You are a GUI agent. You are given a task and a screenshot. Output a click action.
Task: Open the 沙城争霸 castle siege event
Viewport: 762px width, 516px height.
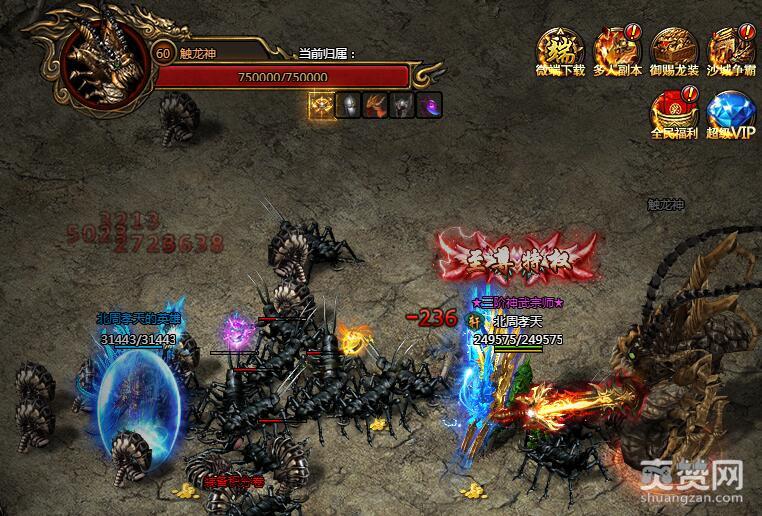tap(731, 52)
